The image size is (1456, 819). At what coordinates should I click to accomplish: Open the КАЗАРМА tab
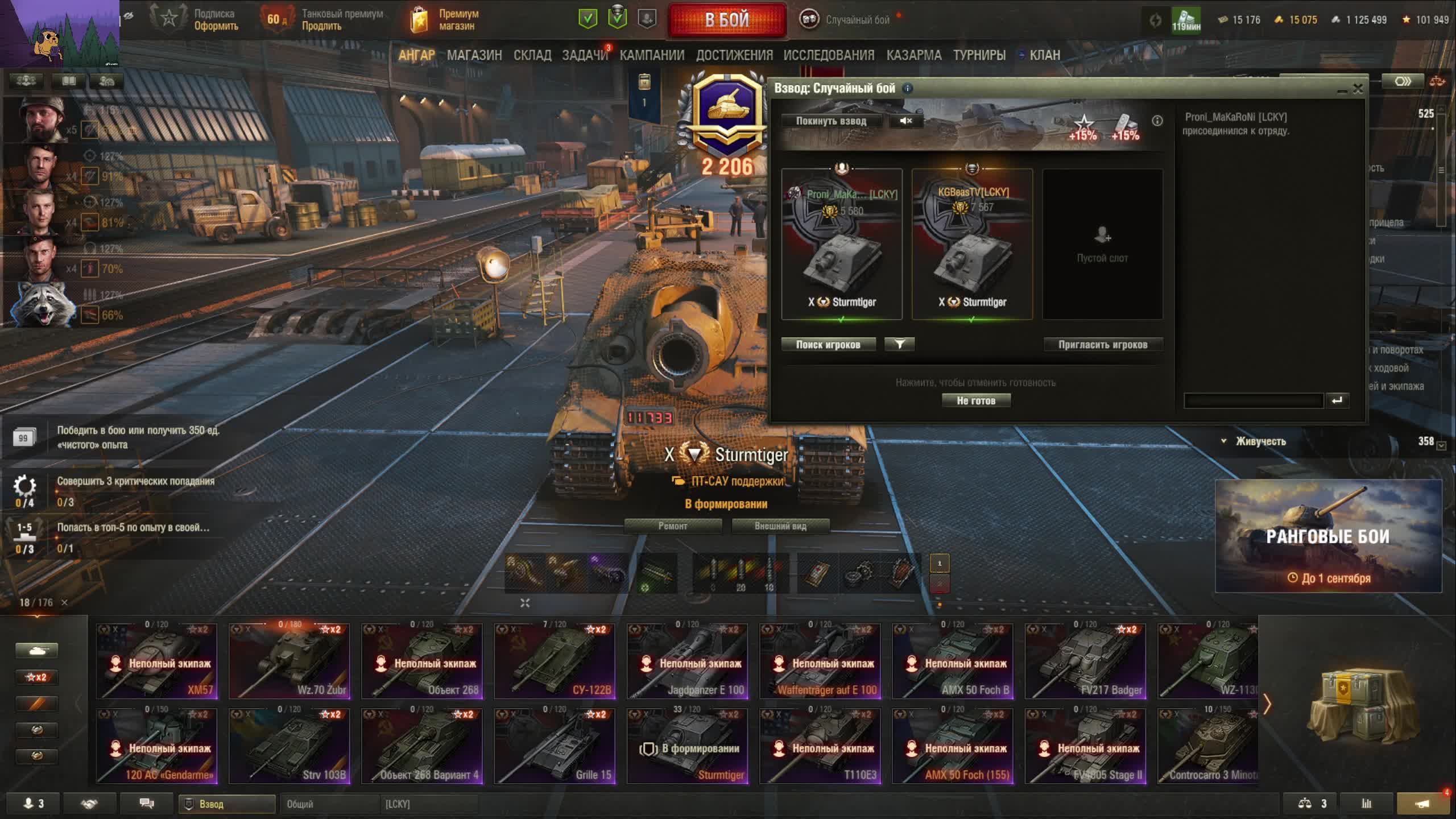click(x=913, y=55)
